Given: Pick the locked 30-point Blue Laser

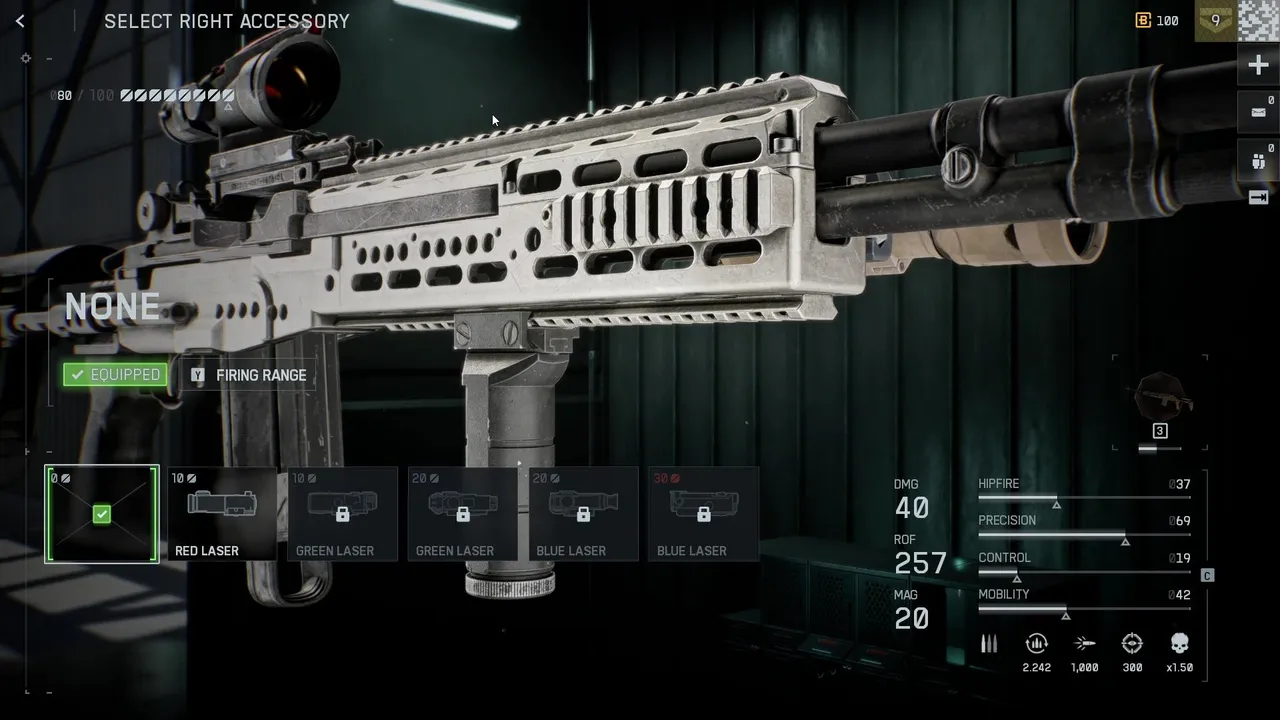Looking at the screenshot, I should click(x=703, y=514).
